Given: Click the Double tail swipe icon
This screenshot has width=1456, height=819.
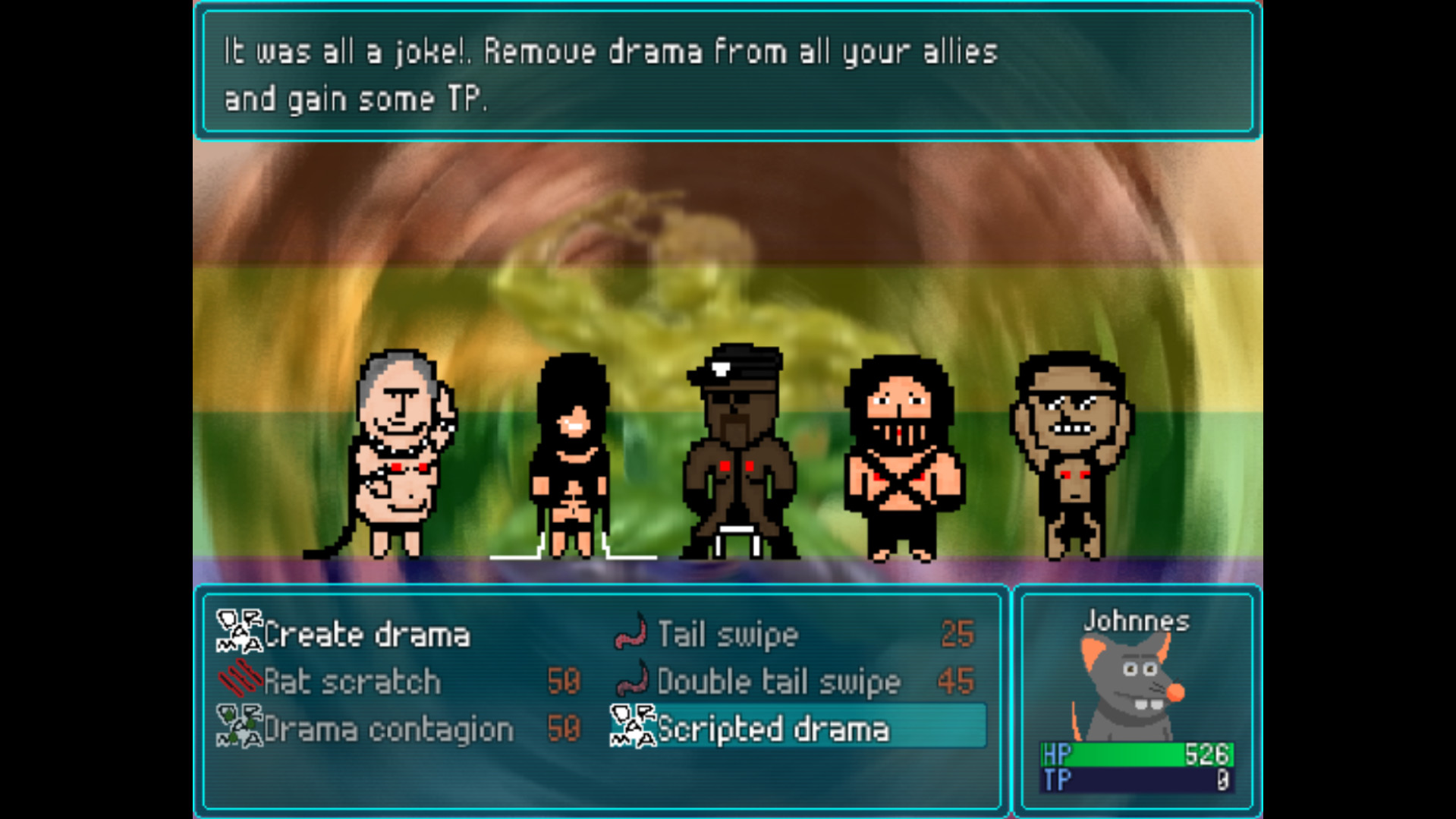Looking at the screenshot, I should pos(631,681).
